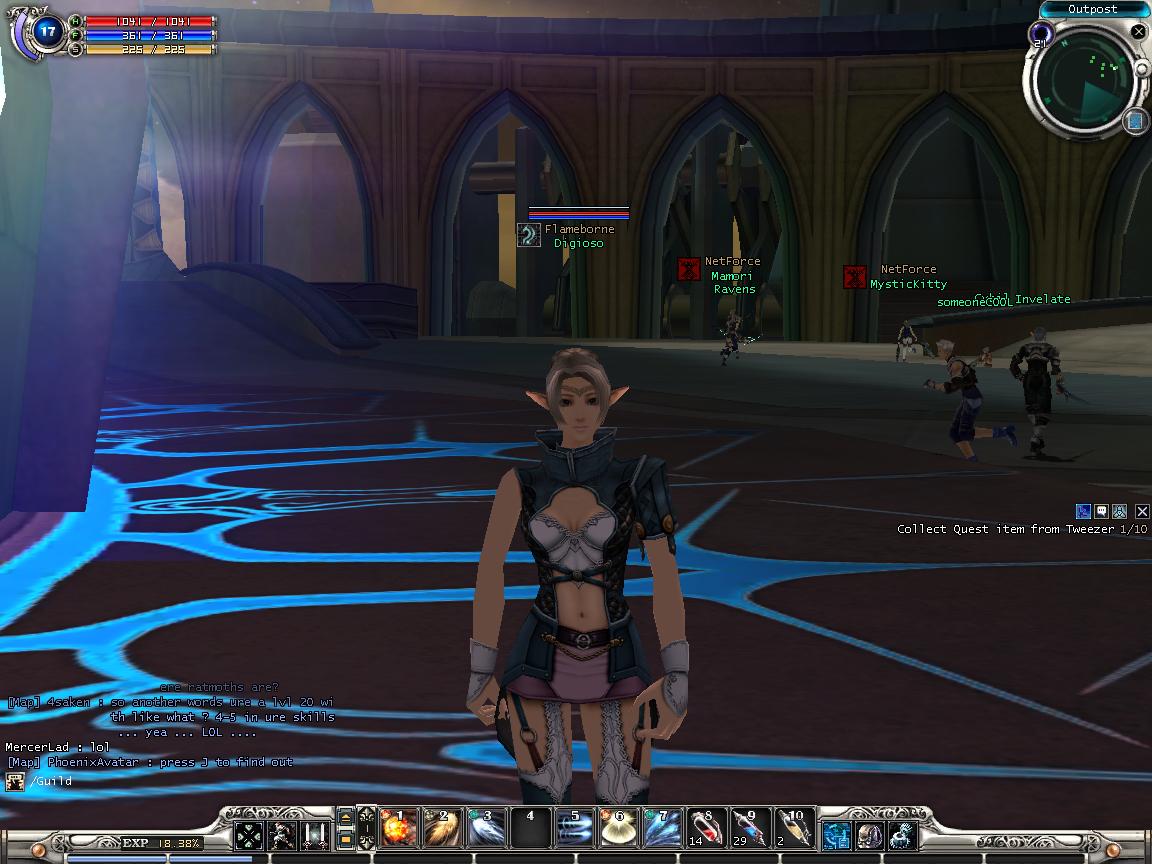
Task: Click the speech bubble icon above quest tracker
Action: pyautogui.click(x=1102, y=512)
